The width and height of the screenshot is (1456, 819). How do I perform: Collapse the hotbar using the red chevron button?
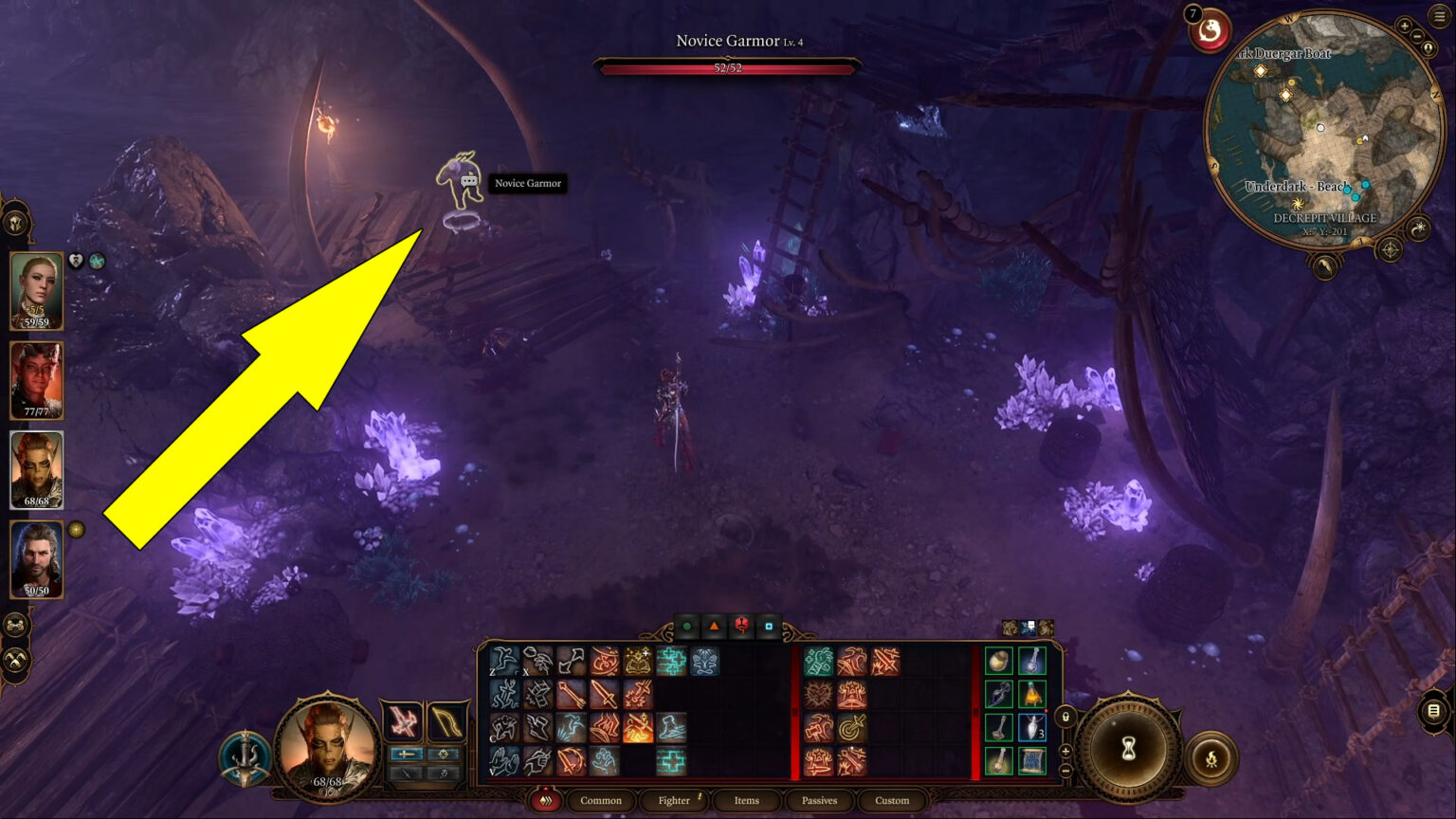pos(546,801)
